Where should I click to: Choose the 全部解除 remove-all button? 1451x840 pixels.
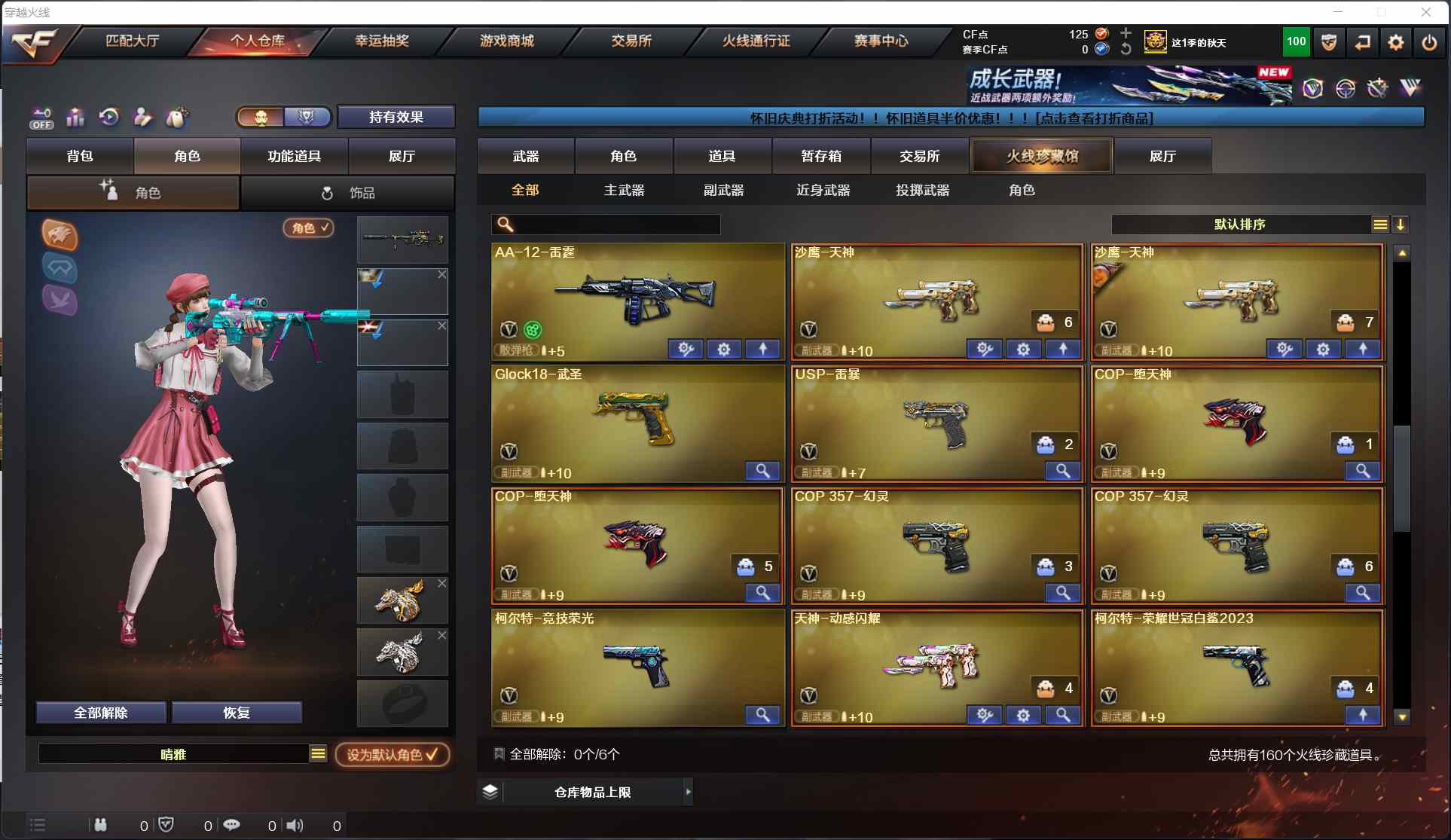pyautogui.click(x=101, y=713)
